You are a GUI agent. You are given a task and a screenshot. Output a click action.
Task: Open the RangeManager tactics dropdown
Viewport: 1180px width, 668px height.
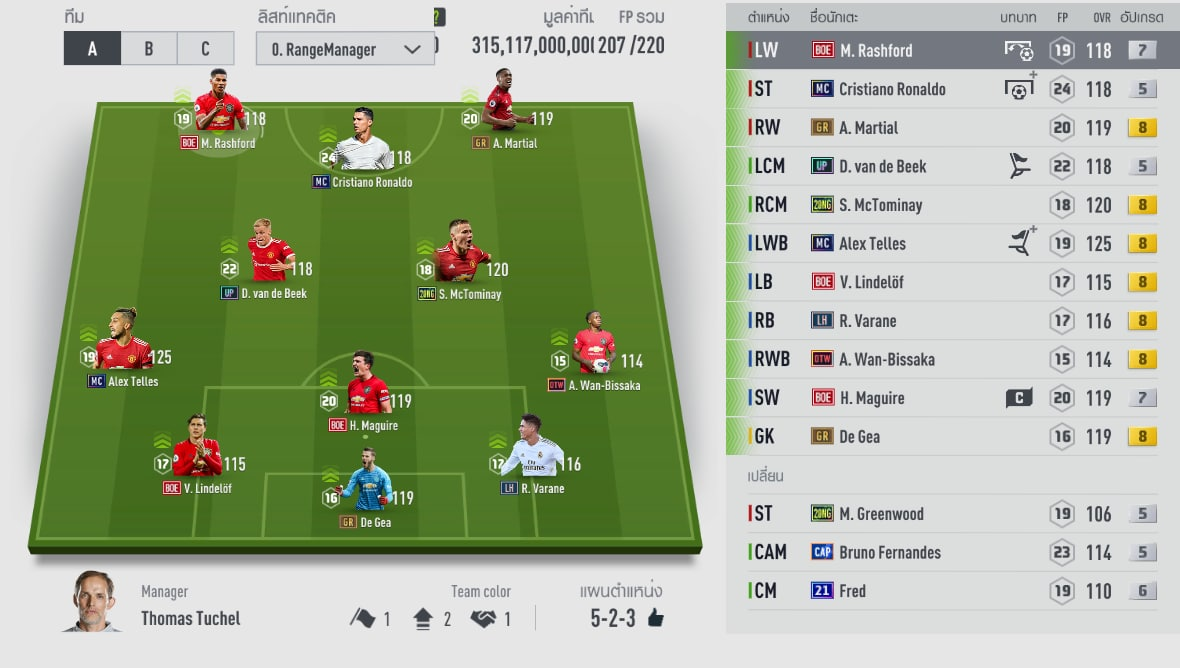pyautogui.click(x=345, y=49)
